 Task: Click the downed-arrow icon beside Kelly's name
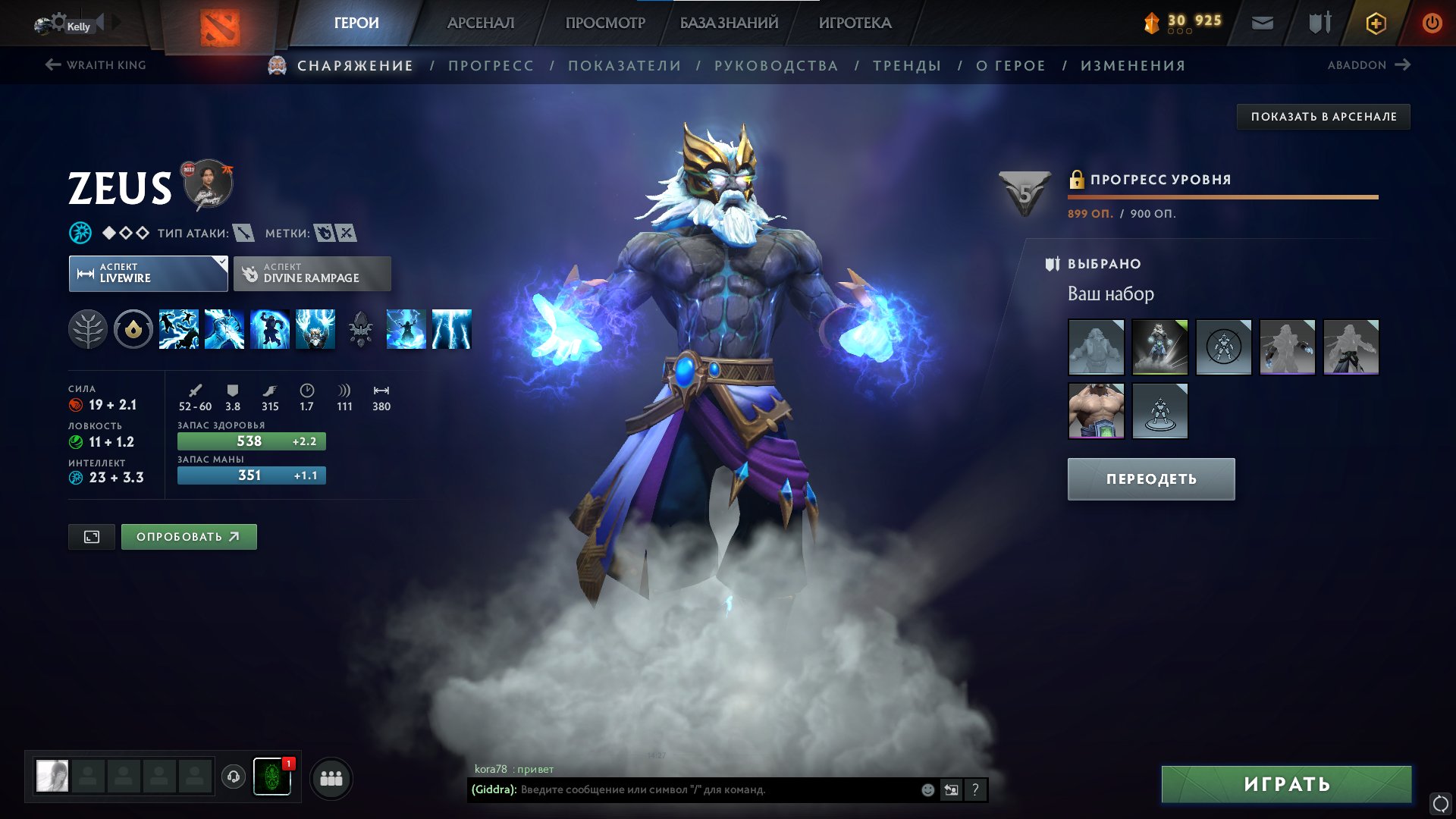click(x=101, y=23)
